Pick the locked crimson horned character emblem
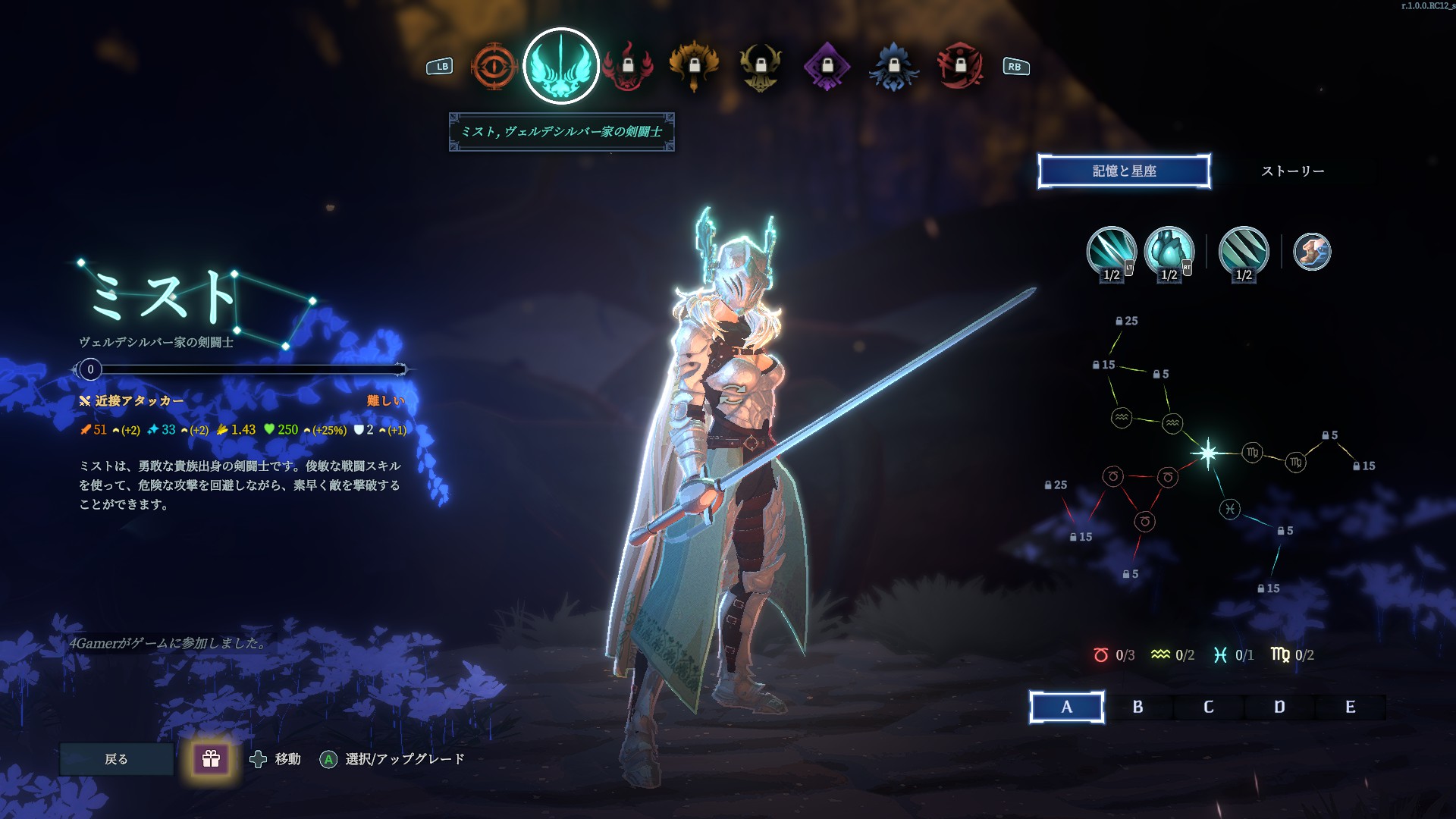Screen dimensions: 1456x819 [960, 67]
